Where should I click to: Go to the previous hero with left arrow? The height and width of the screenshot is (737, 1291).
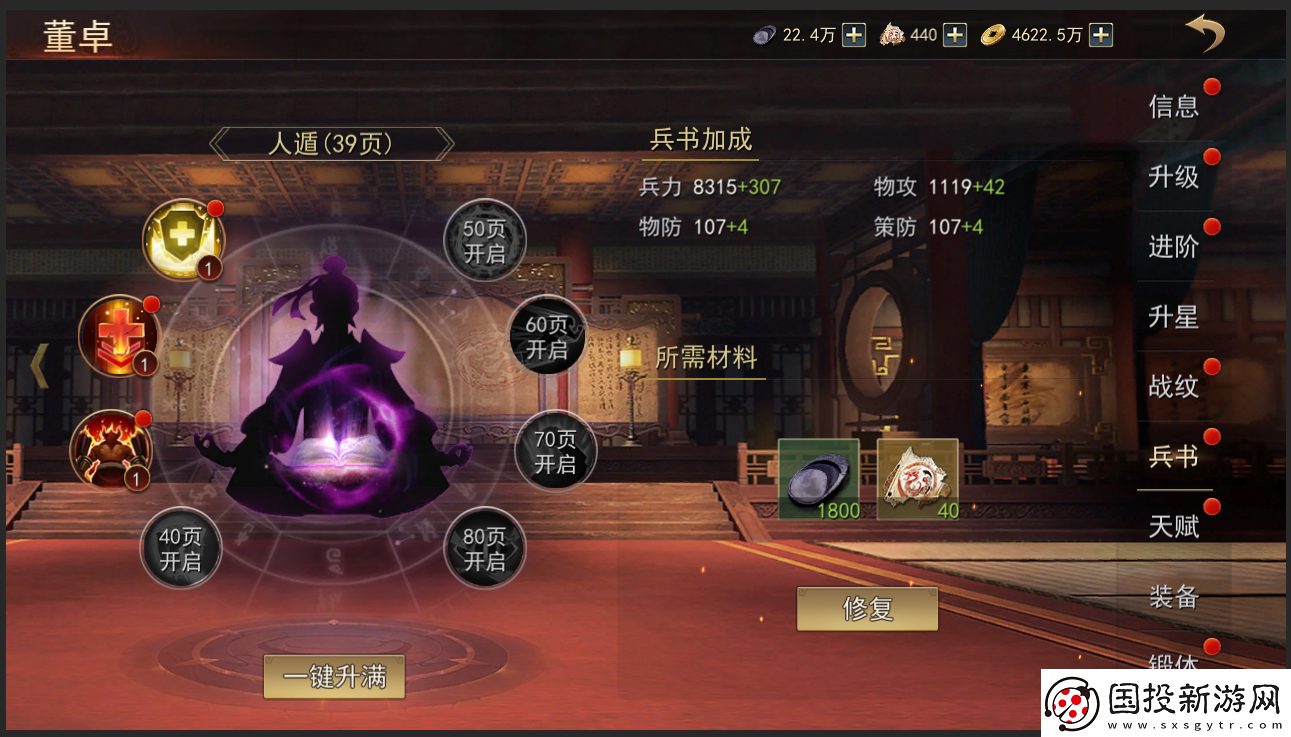[39, 366]
